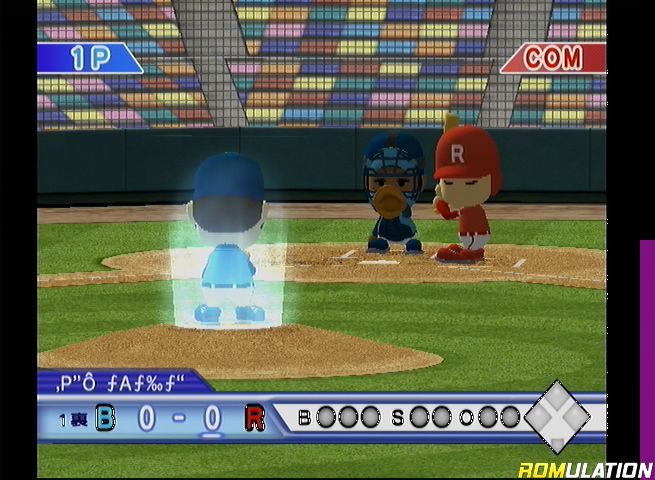Screen dimensions: 655x480
Task: Click the red team R icon
Action: [x=255, y=417]
